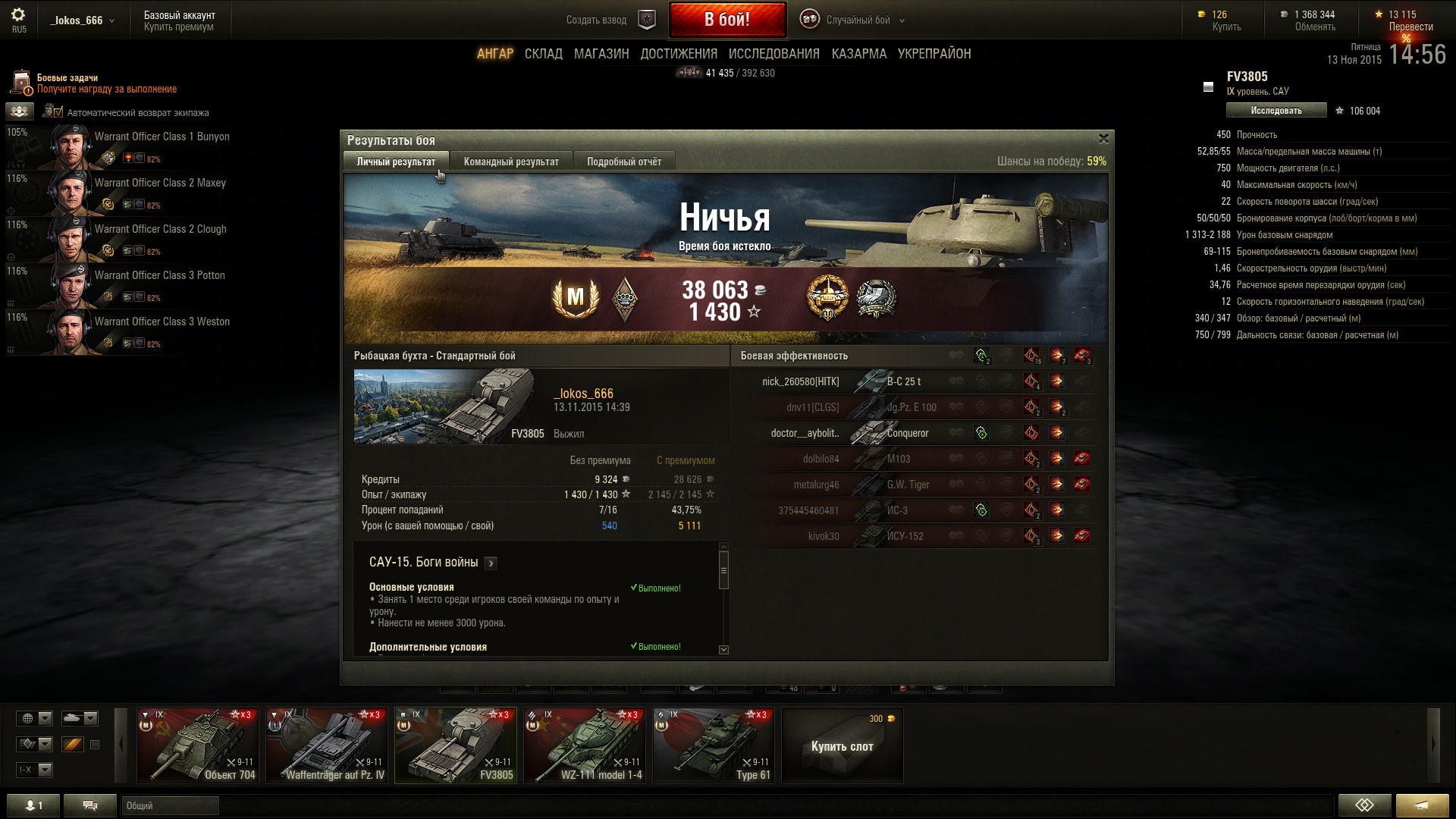Open the СКЛАД menu section
This screenshot has height=819, width=1456.
coord(543,54)
